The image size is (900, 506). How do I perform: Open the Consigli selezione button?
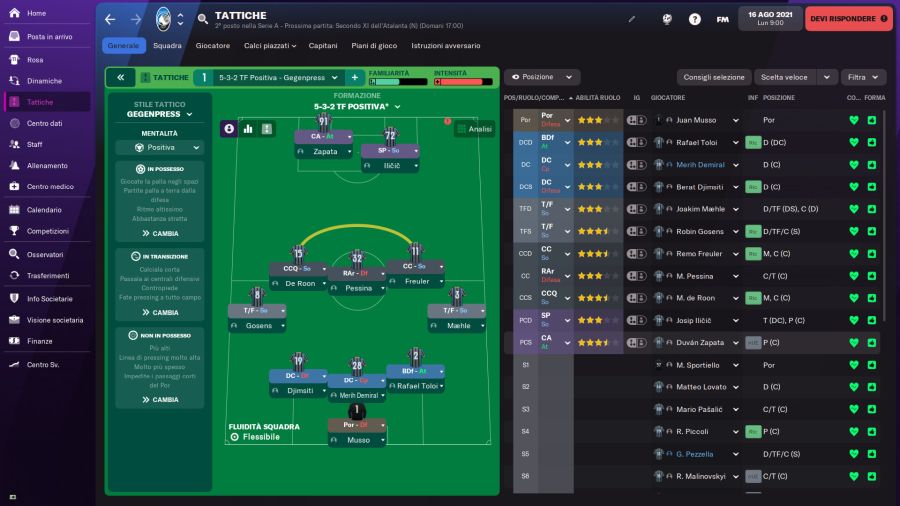[714, 77]
